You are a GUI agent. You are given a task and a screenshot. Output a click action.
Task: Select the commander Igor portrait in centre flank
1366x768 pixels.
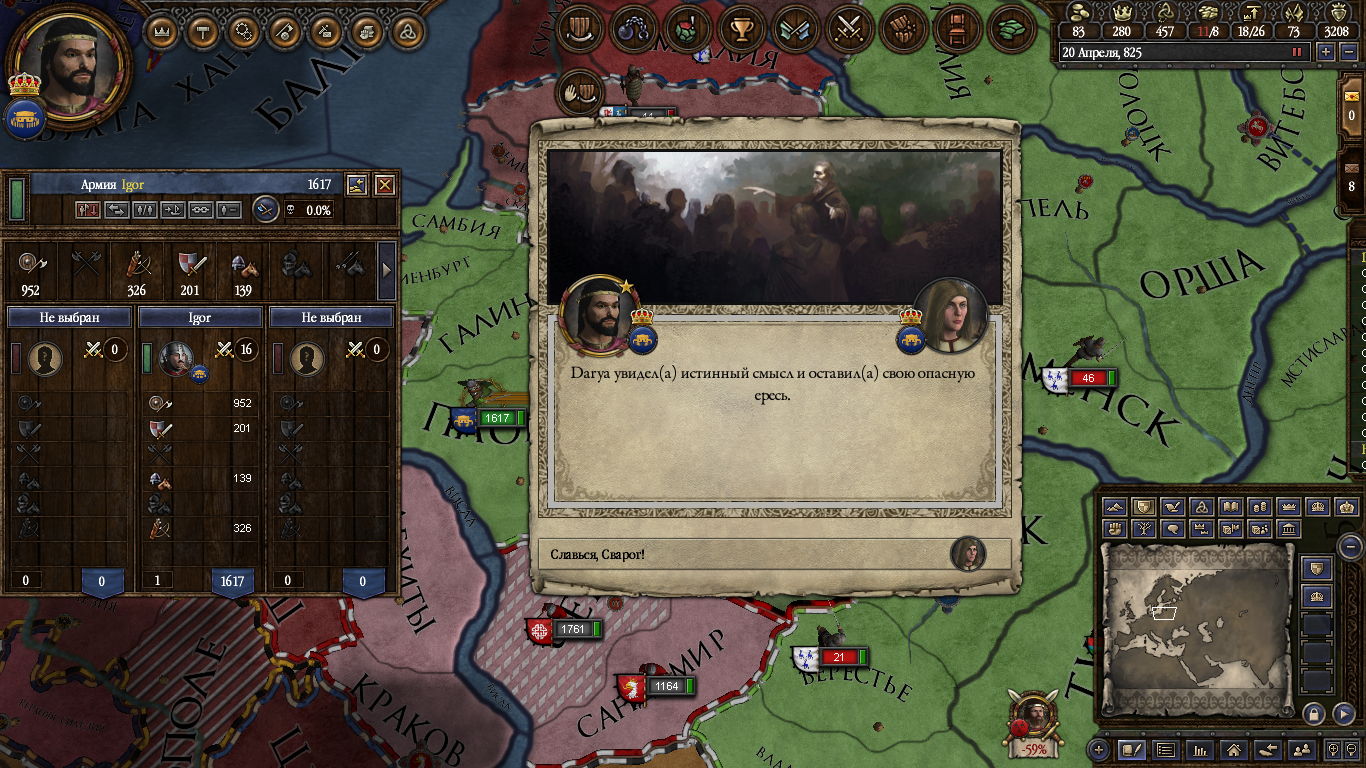click(x=176, y=358)
